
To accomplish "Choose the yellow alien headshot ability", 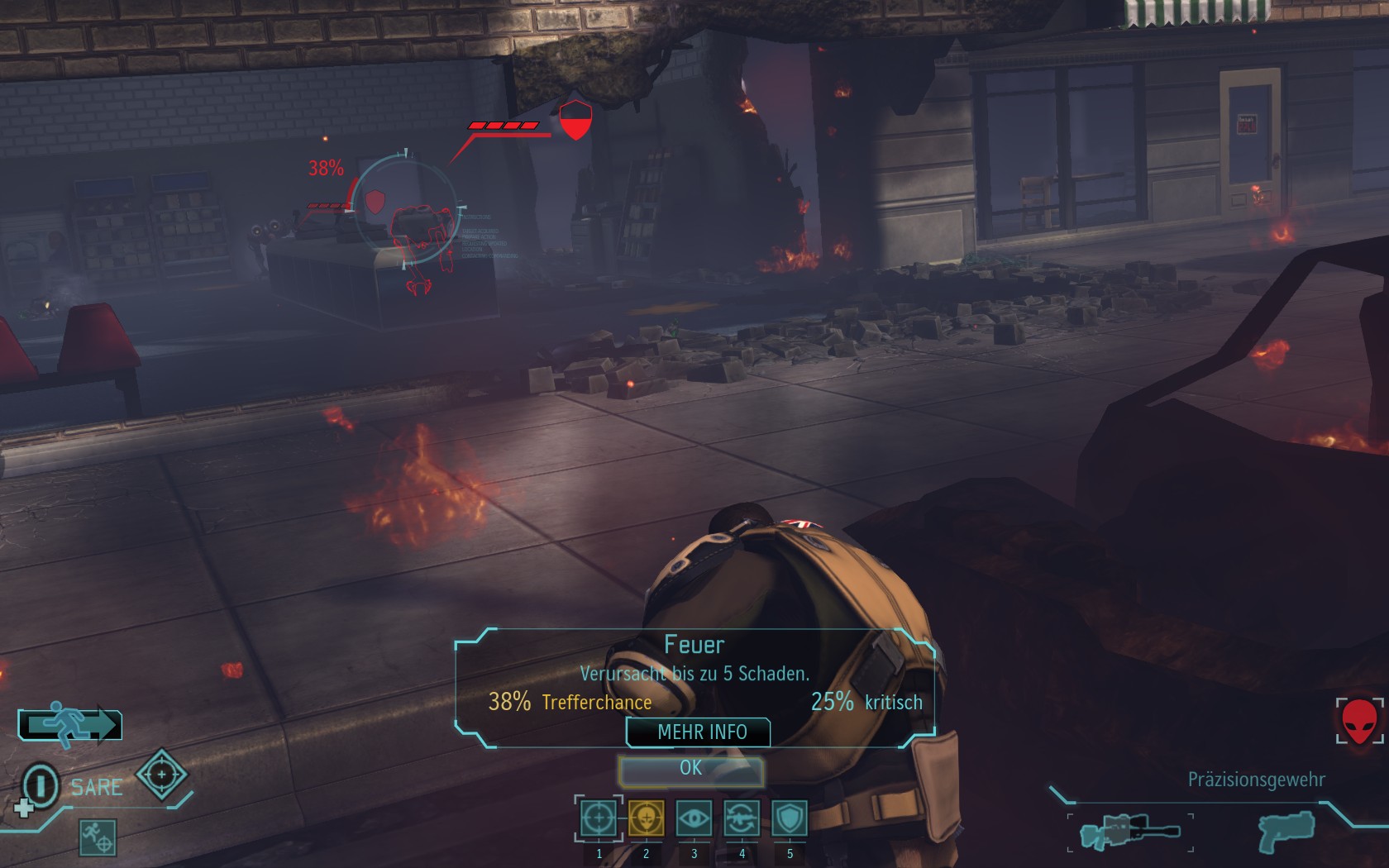I will pyautogui.click(x=646, y=818).
